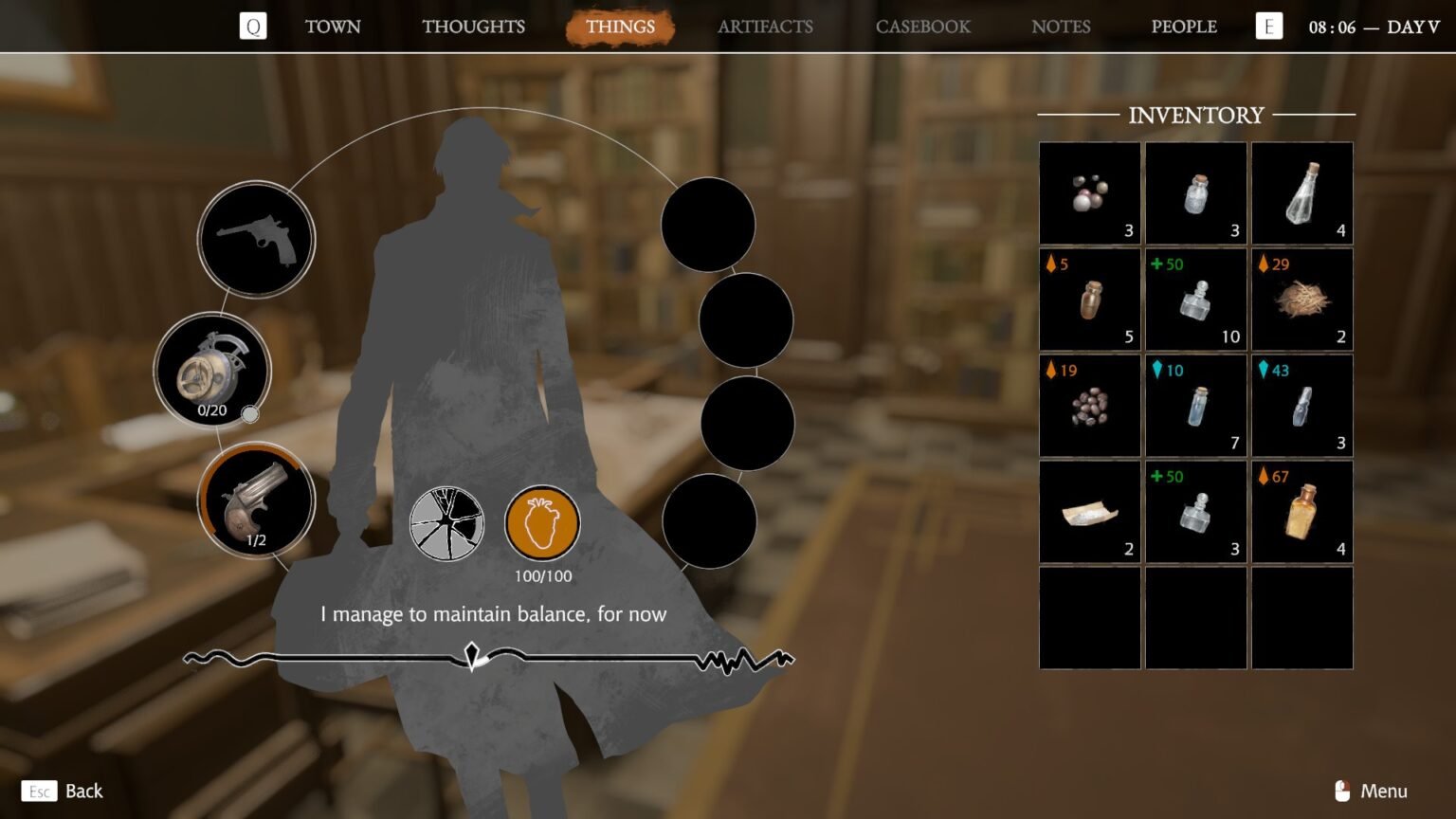Click the marker on the sanity wave line
The width and height of the screenshot is (1456, 819).
pyautogui.click(x=471, y=653)
